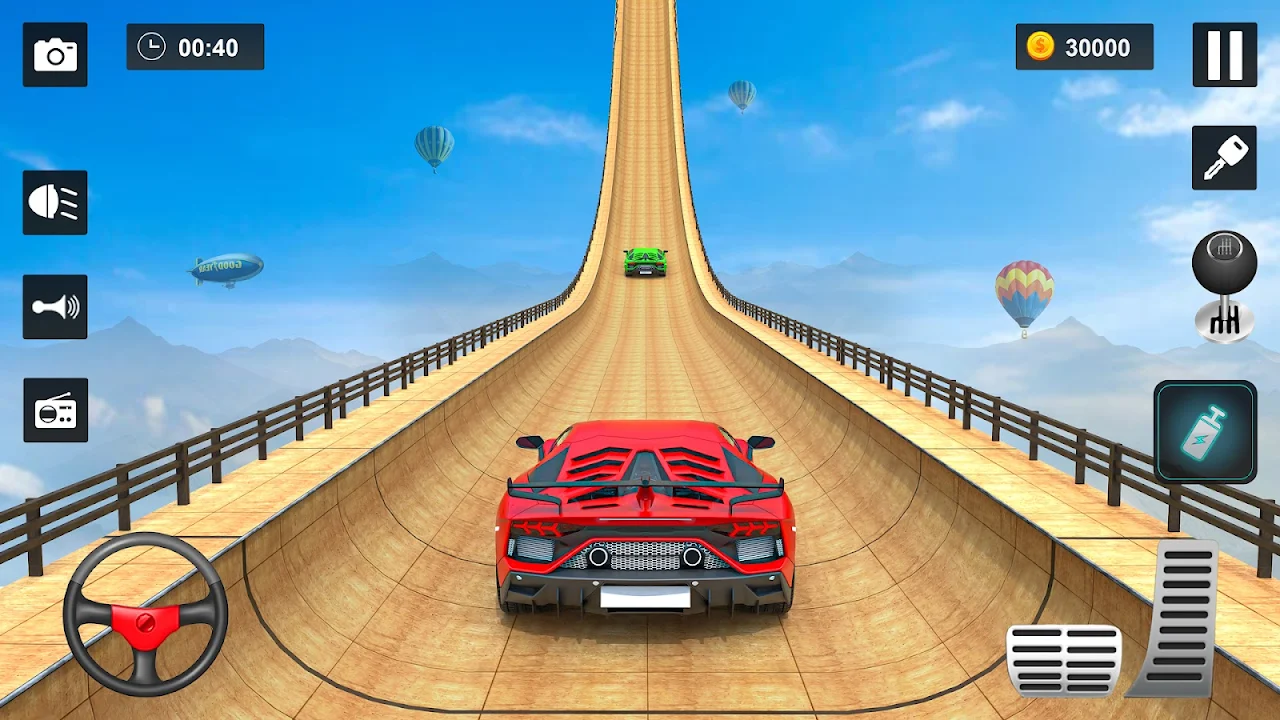The image size is (1280, 720).
Task: Click the car key ignition button
Action: (1224, 158)
